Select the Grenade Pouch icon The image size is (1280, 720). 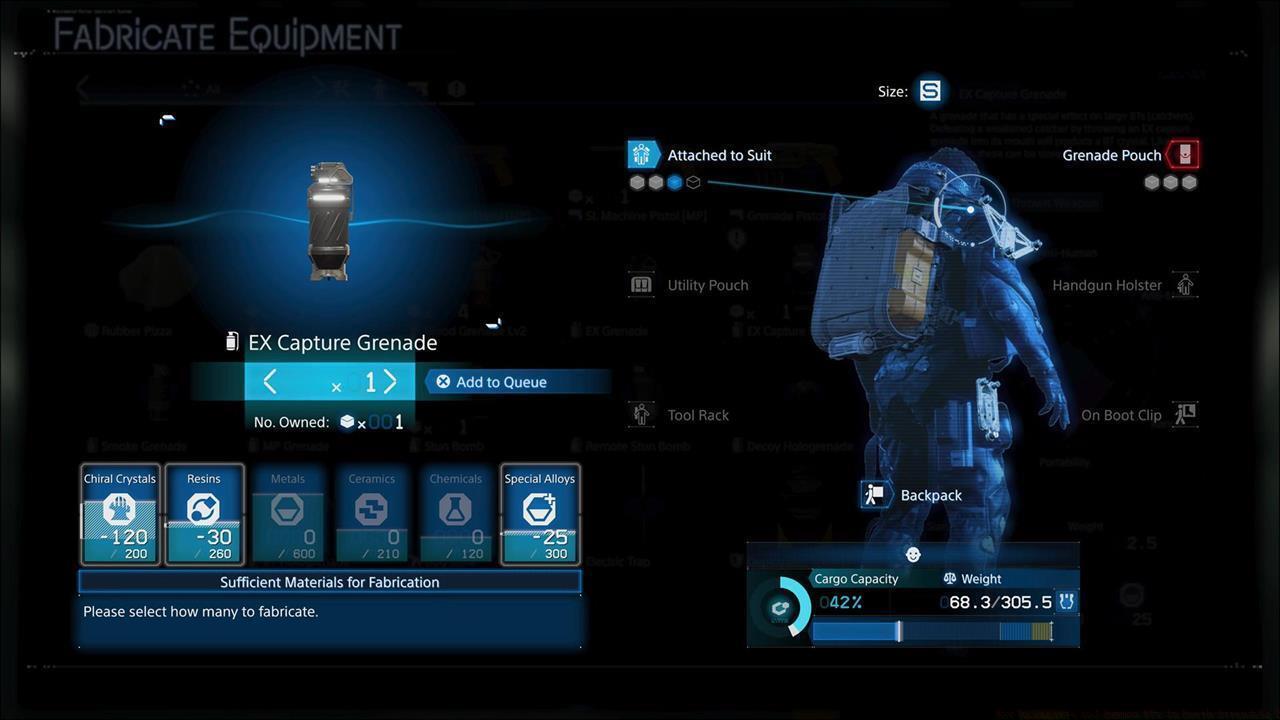[x=1184, y=155]
